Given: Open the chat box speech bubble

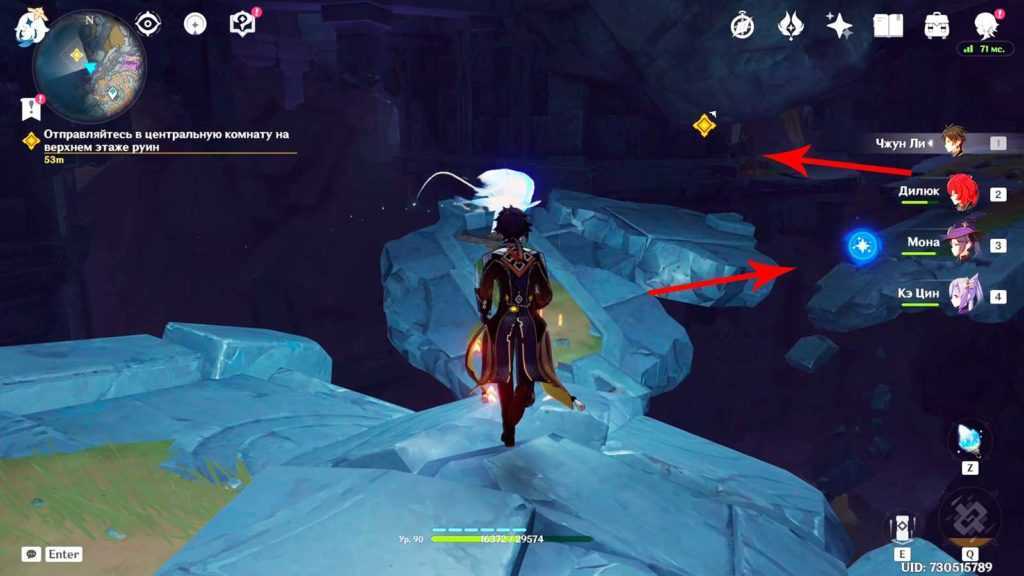Looking at the screenshot, I should pyautogui.click(x=32, y=554).
